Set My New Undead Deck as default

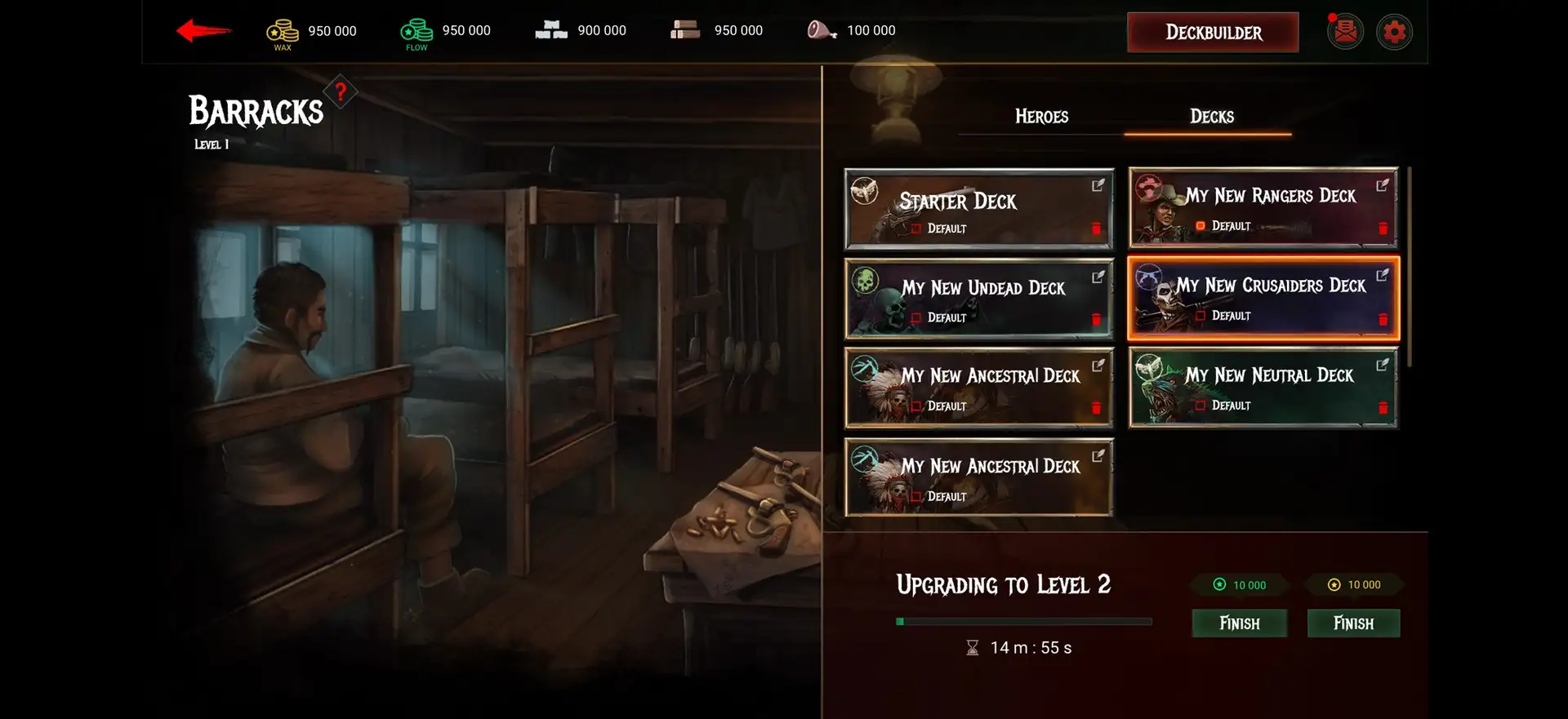tap(916, 317)
